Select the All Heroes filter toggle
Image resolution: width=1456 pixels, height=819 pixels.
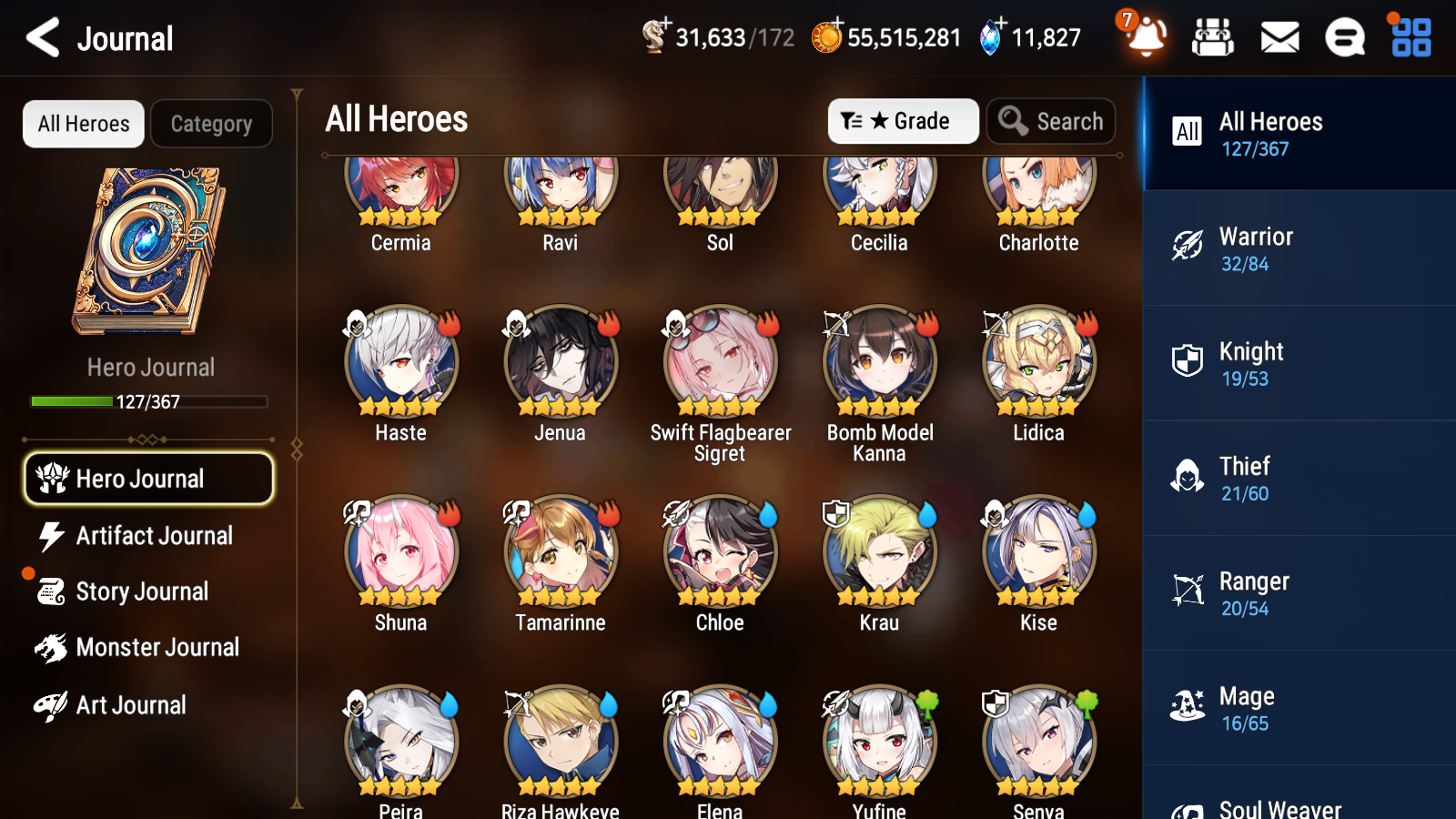83,124
